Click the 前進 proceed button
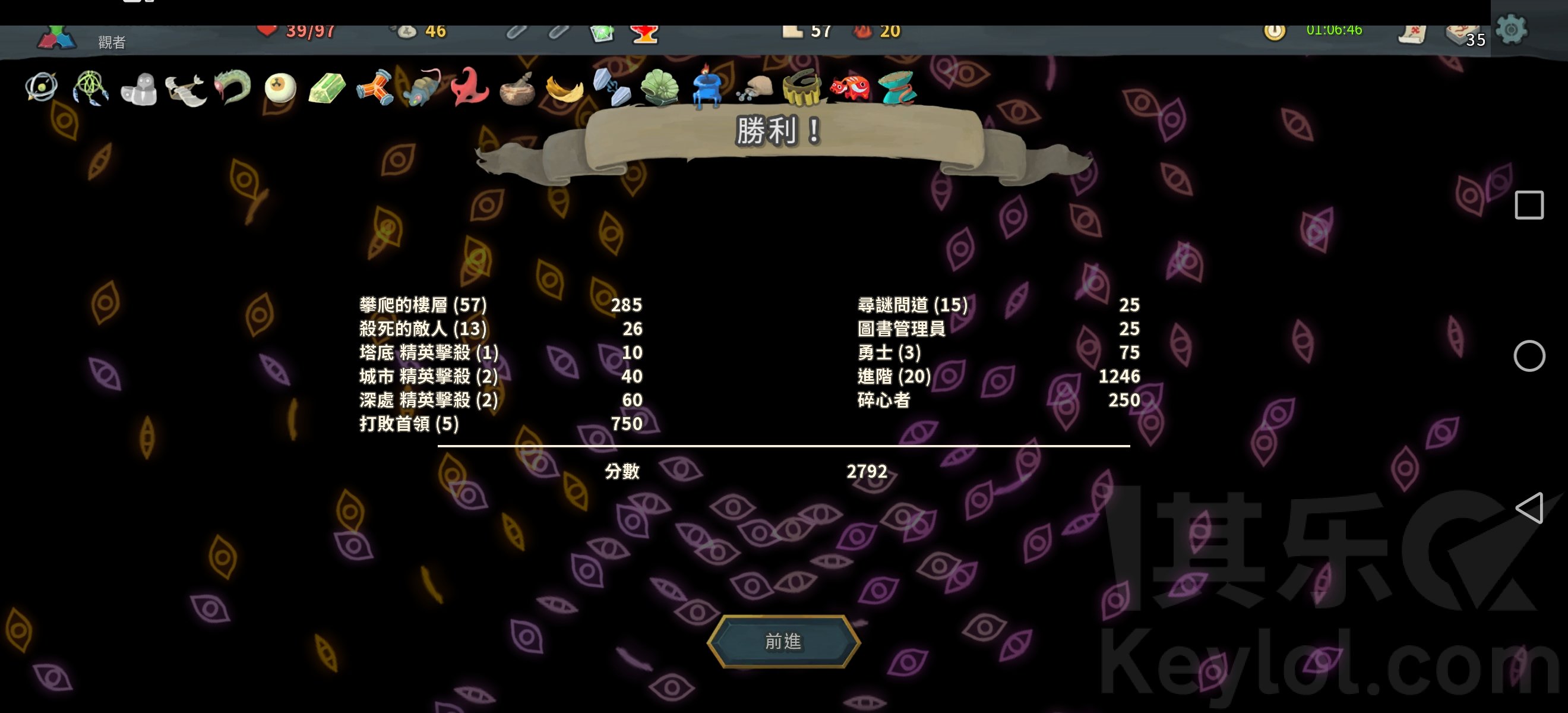1568x713 pixels. pyautogui.click(x=783, y=641)
